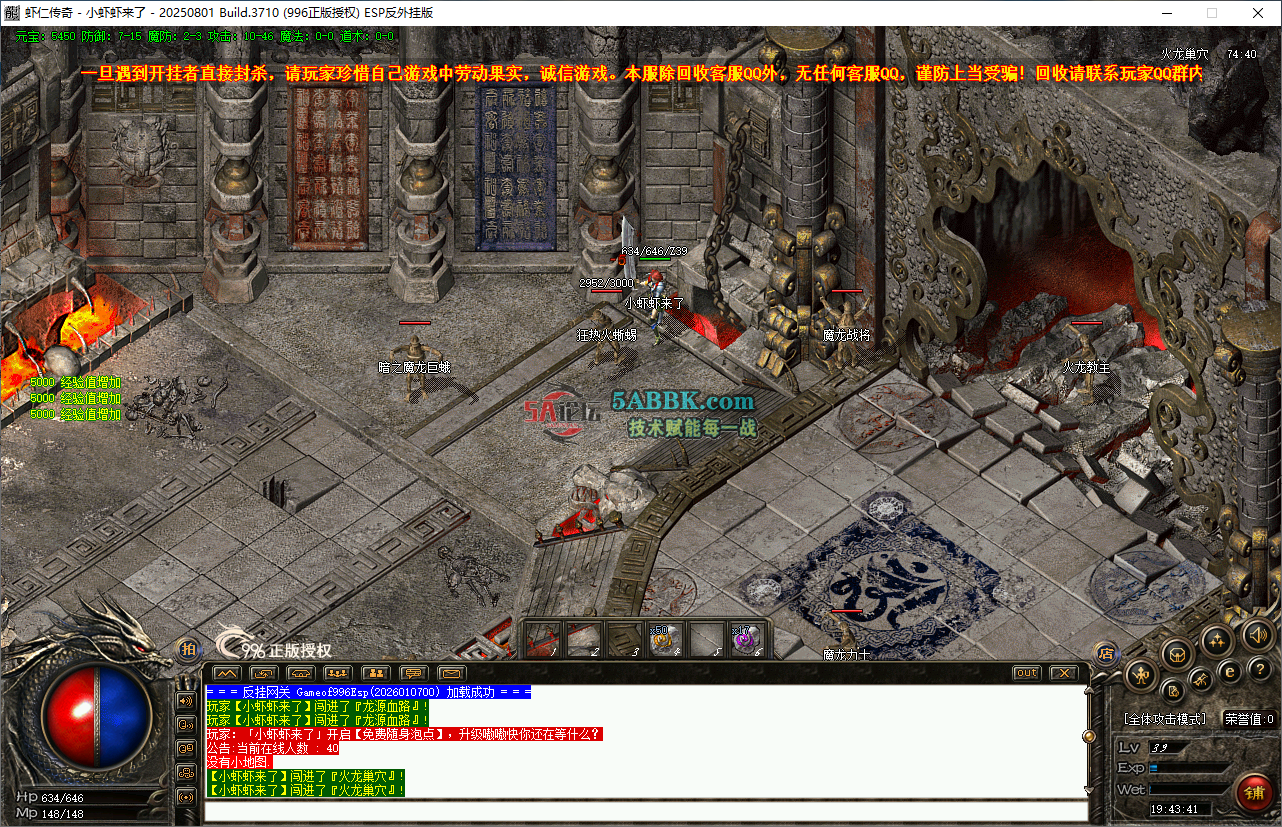
Task: Click the chat scrollbar's gold knob
Action: point(1089,736)
